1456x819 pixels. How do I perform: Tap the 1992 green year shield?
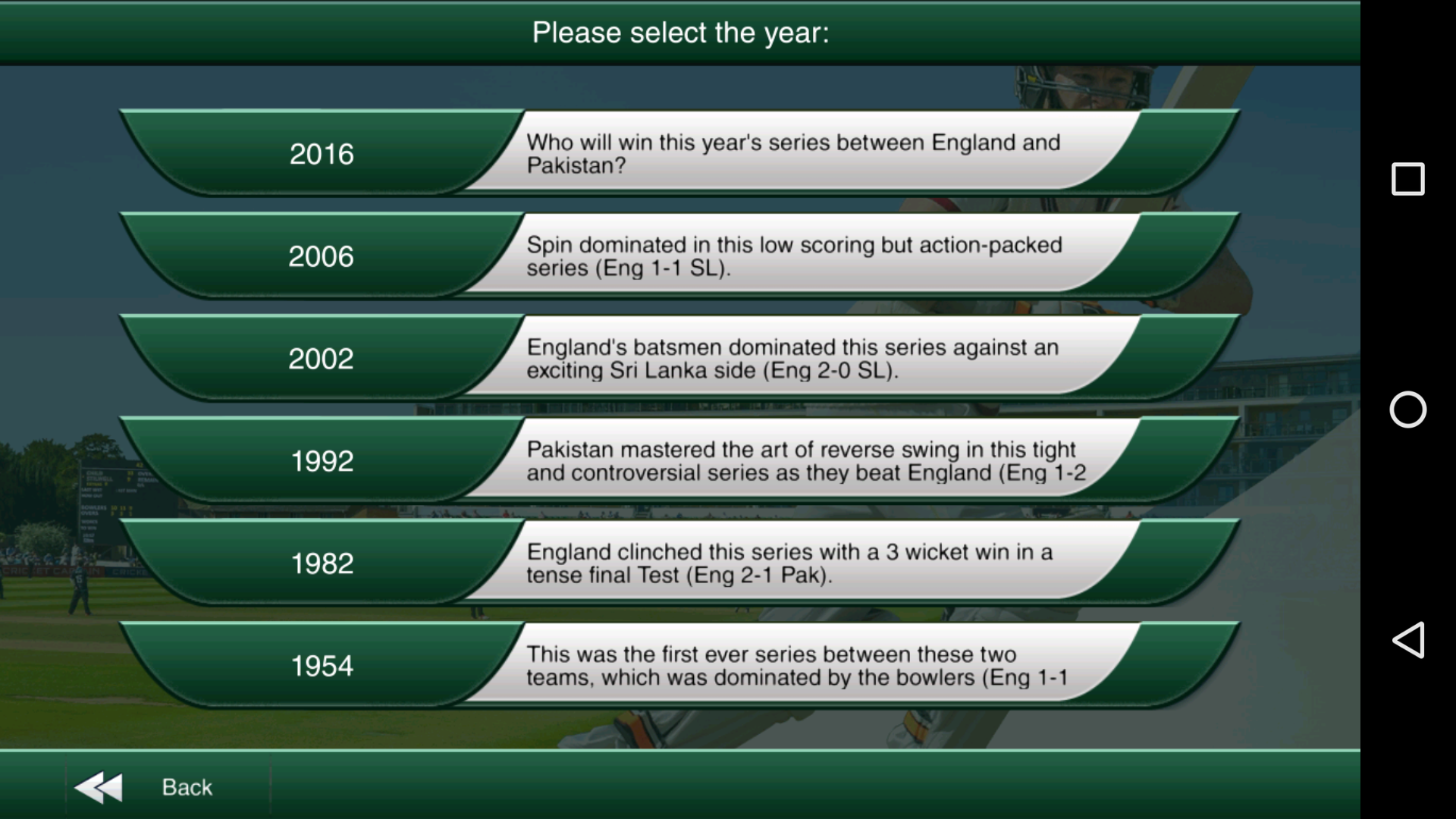tap(322, 460)
